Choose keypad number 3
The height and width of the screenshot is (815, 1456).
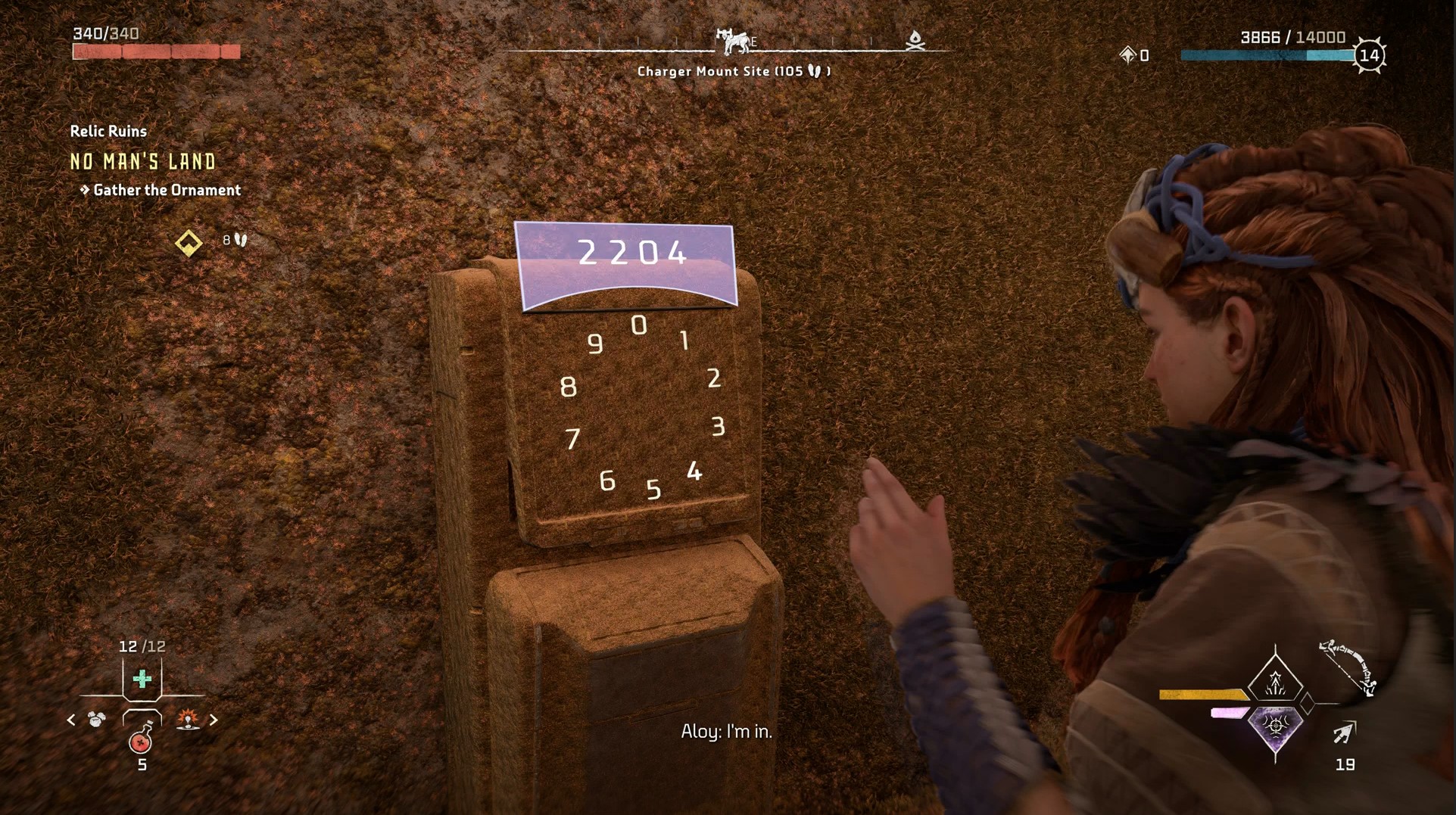tap(718, 427)
